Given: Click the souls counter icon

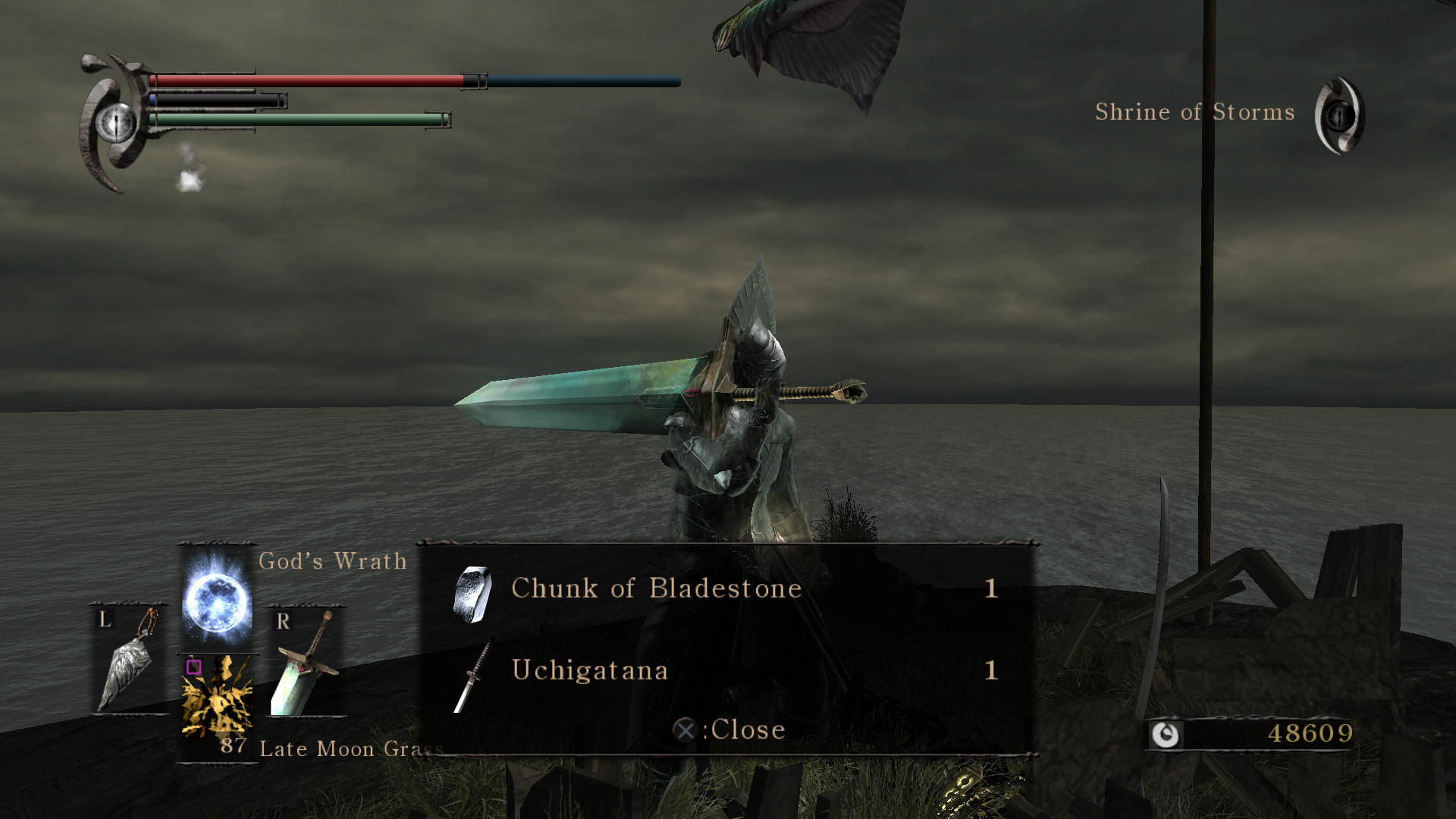Looking at the screenshot, I should coord(1166,734).
